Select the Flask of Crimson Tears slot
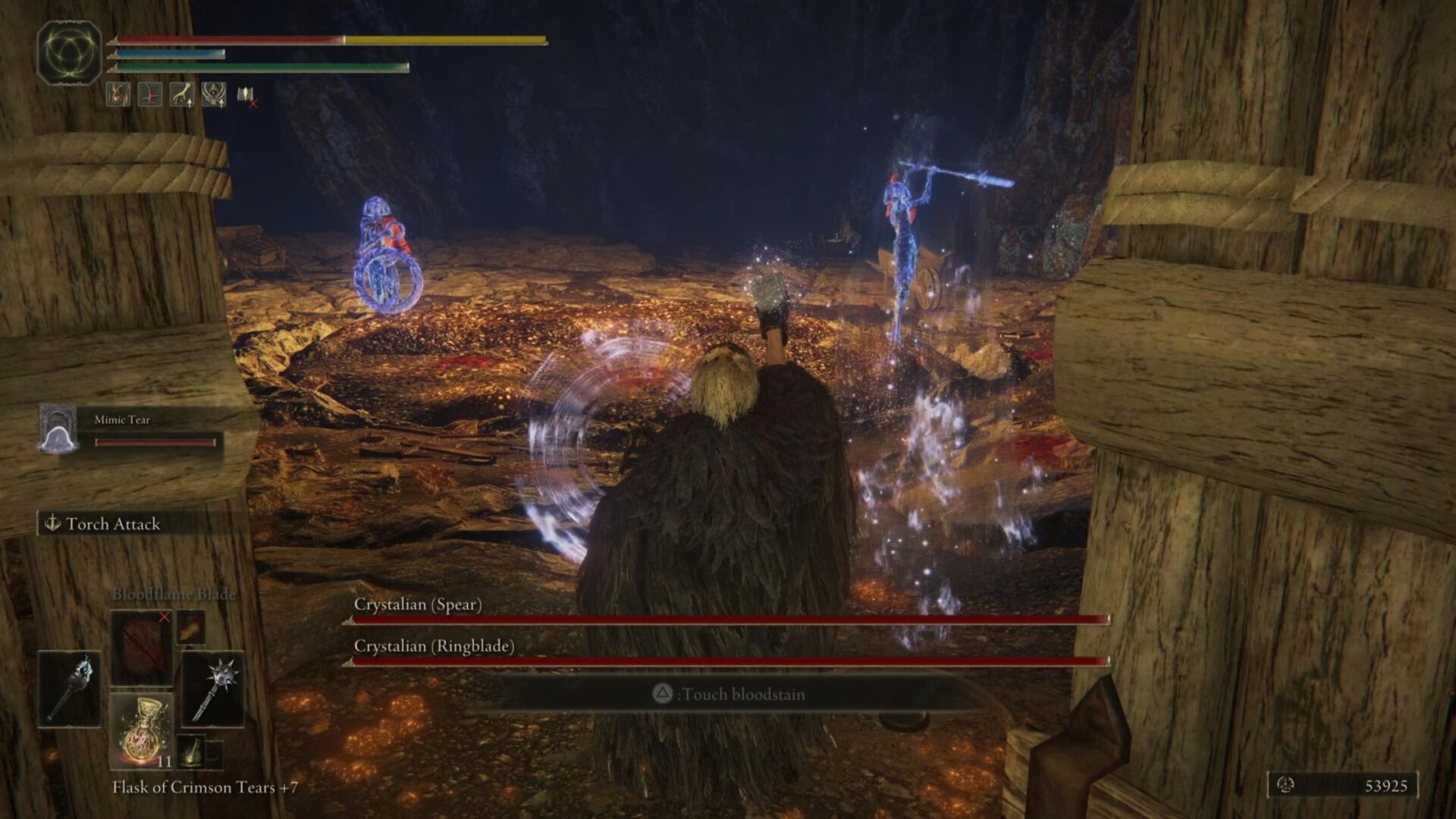The image size is (1456, 819). pos(142,730)
